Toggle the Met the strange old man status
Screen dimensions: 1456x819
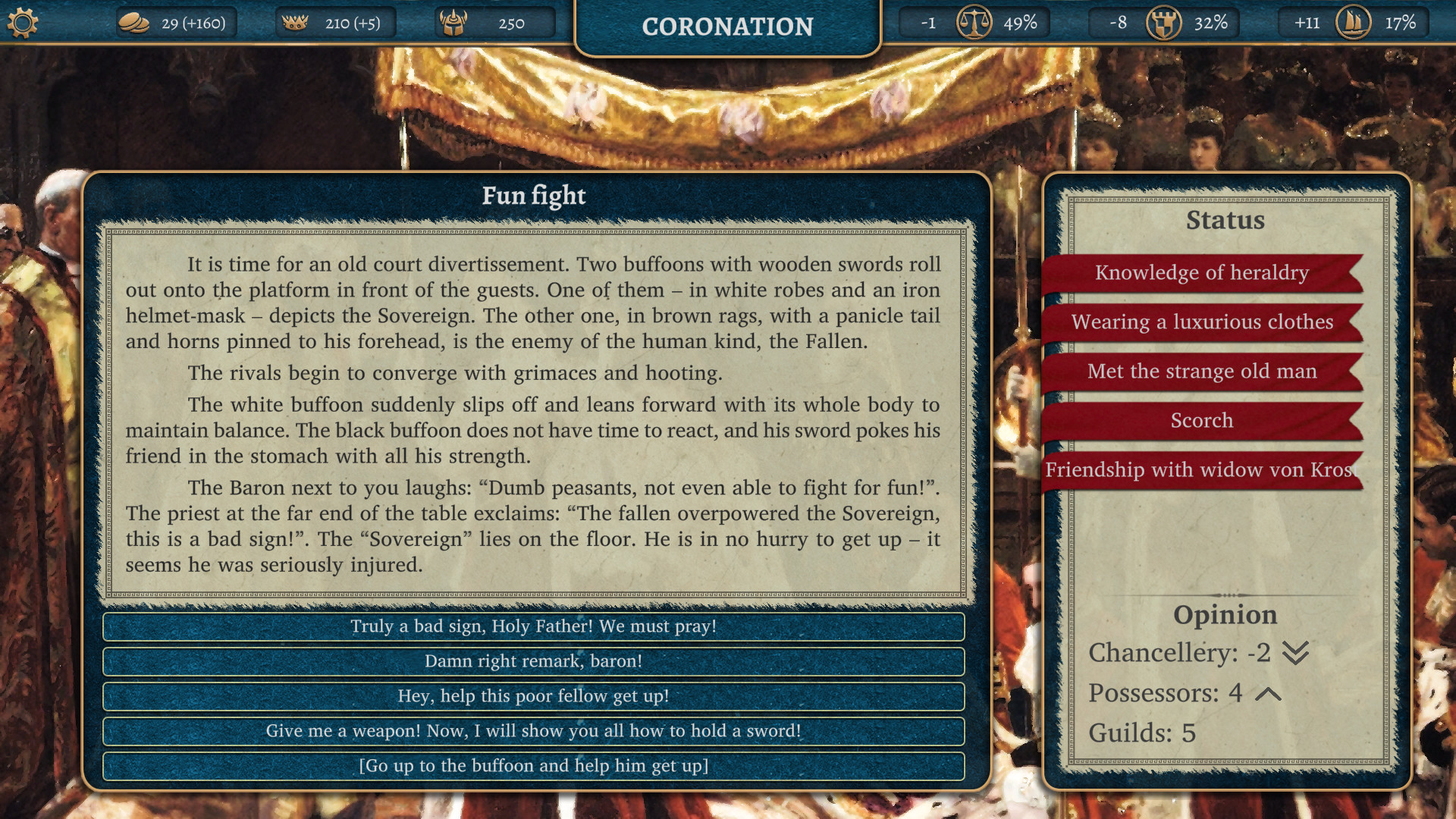(1202, 371)
